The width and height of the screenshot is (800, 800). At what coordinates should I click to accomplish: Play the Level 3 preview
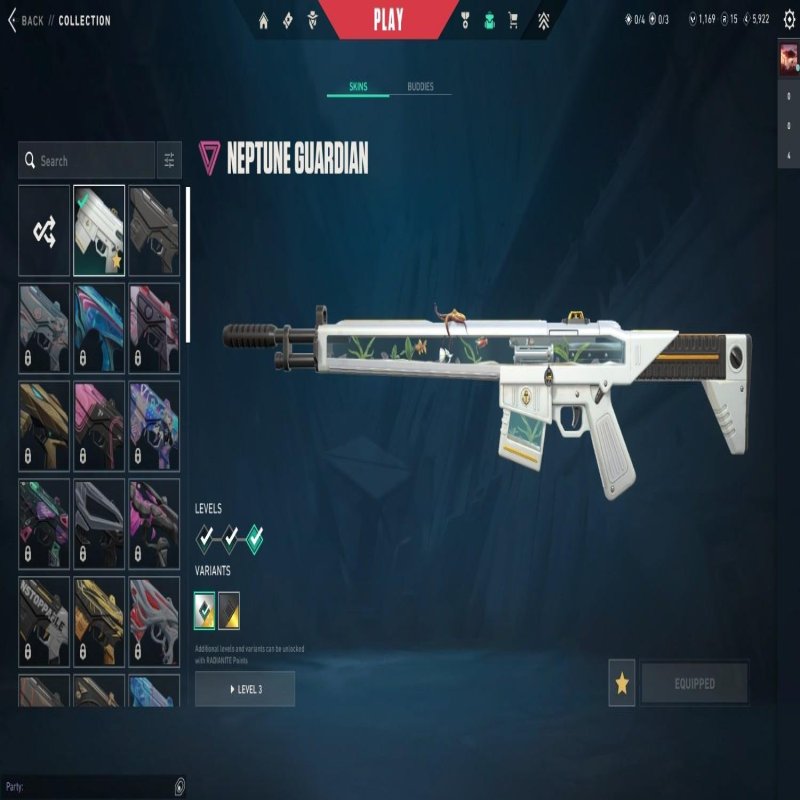click(x=245, y=689)
